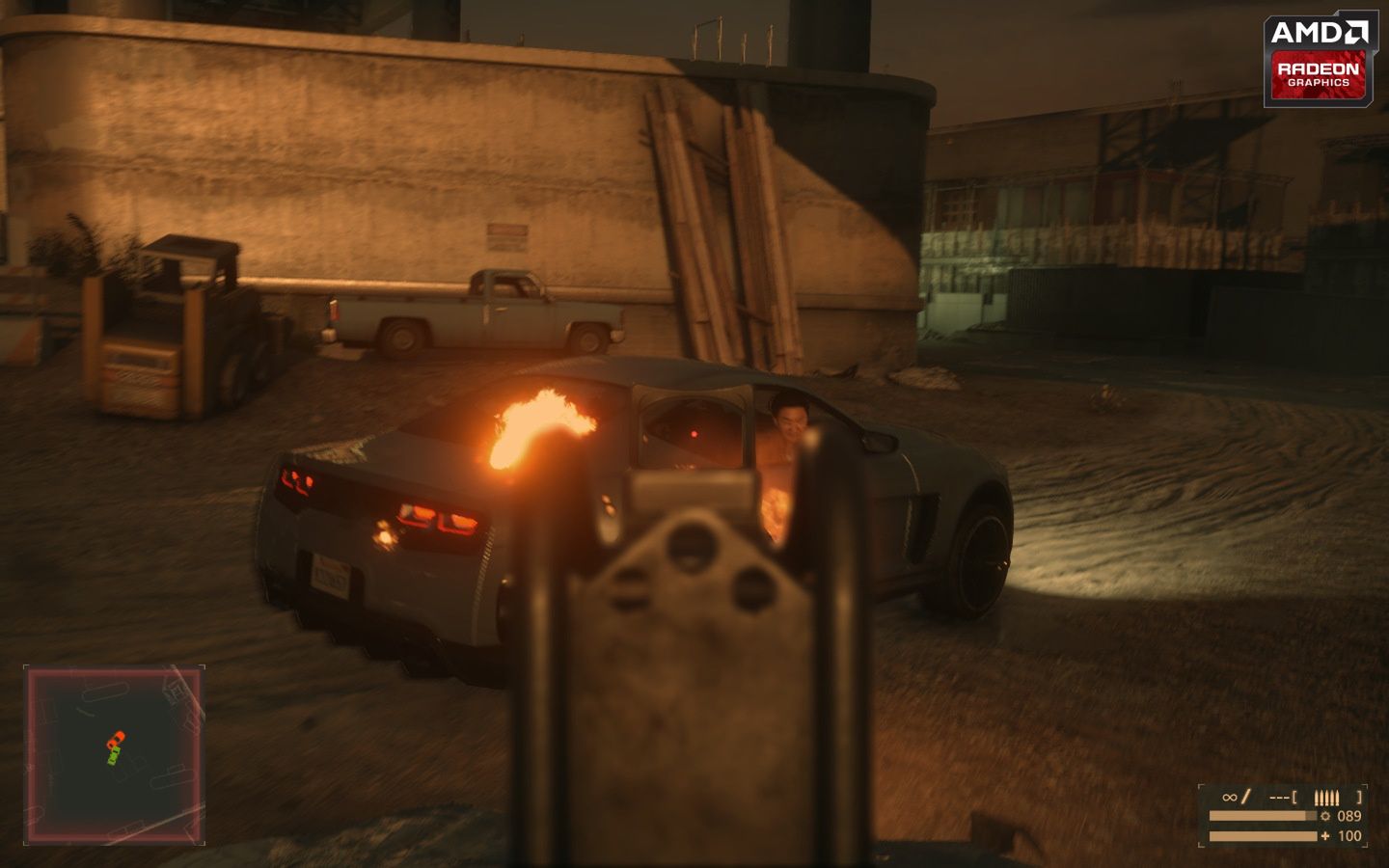Click the 089 armor value text

[1348, 816]
